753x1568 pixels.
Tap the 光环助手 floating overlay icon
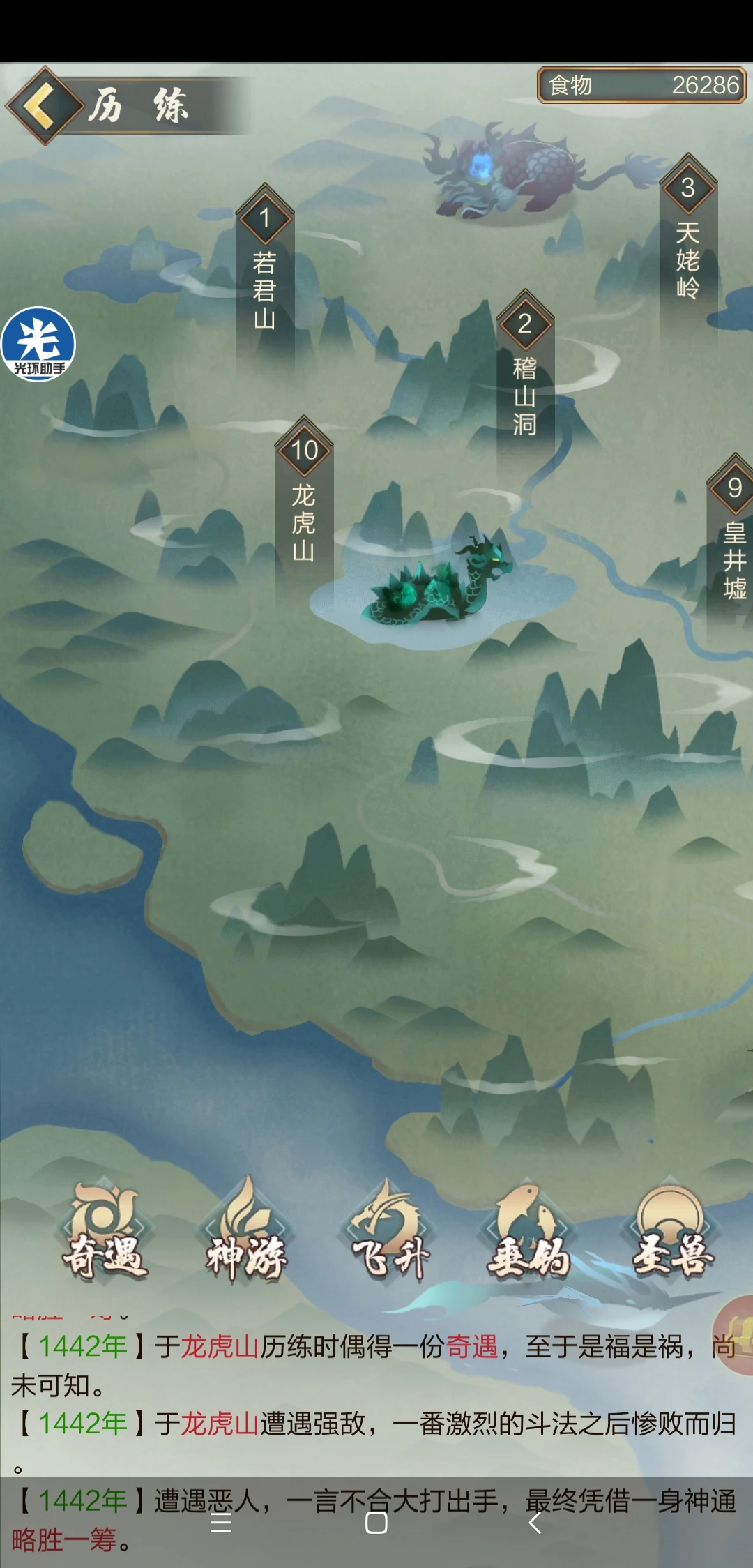[x=38, y=345]
